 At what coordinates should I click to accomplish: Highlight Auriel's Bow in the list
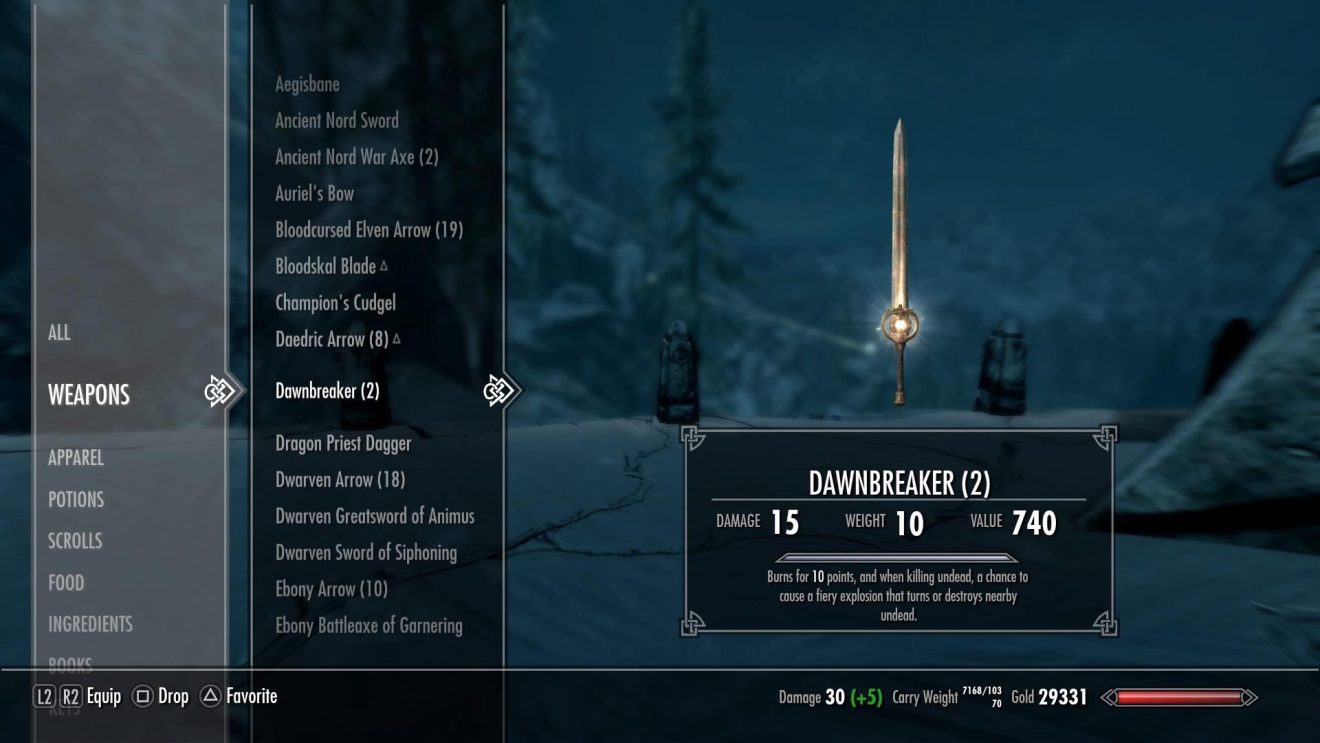314,194
